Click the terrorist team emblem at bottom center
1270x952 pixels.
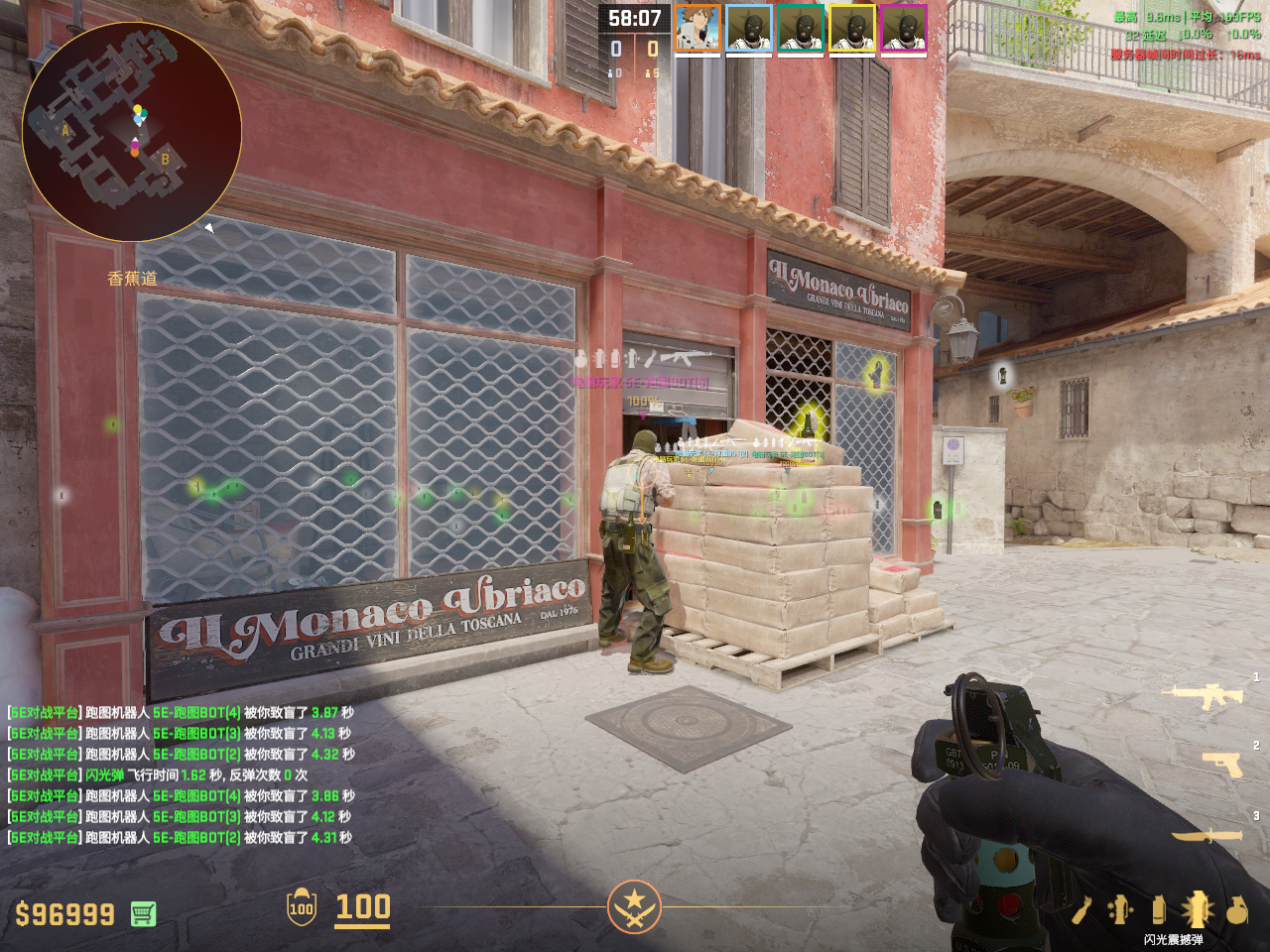(x=634, y=906)
